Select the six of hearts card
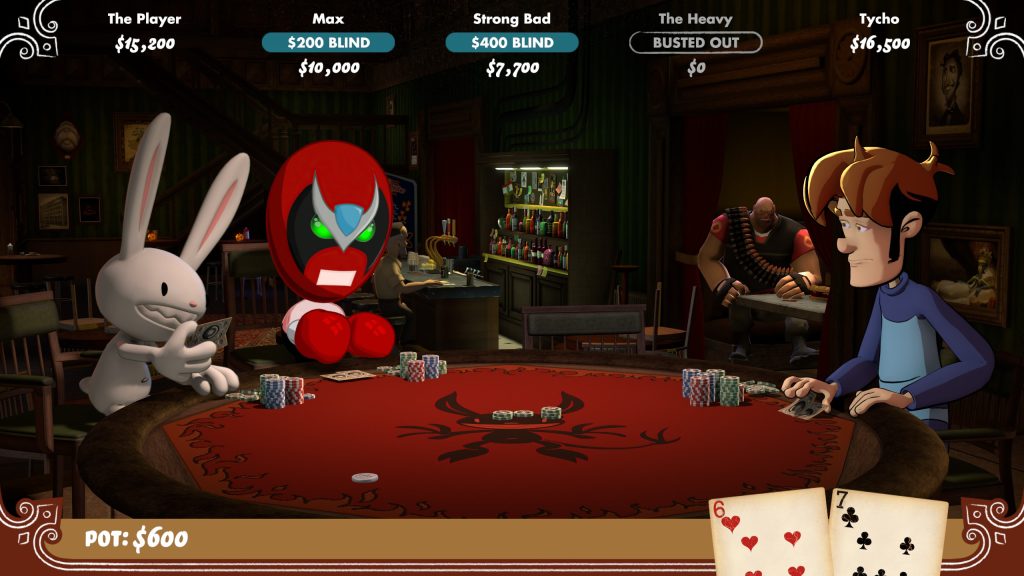The height and width of the screenshot is (576, 1024). click(x=768, y=533)
